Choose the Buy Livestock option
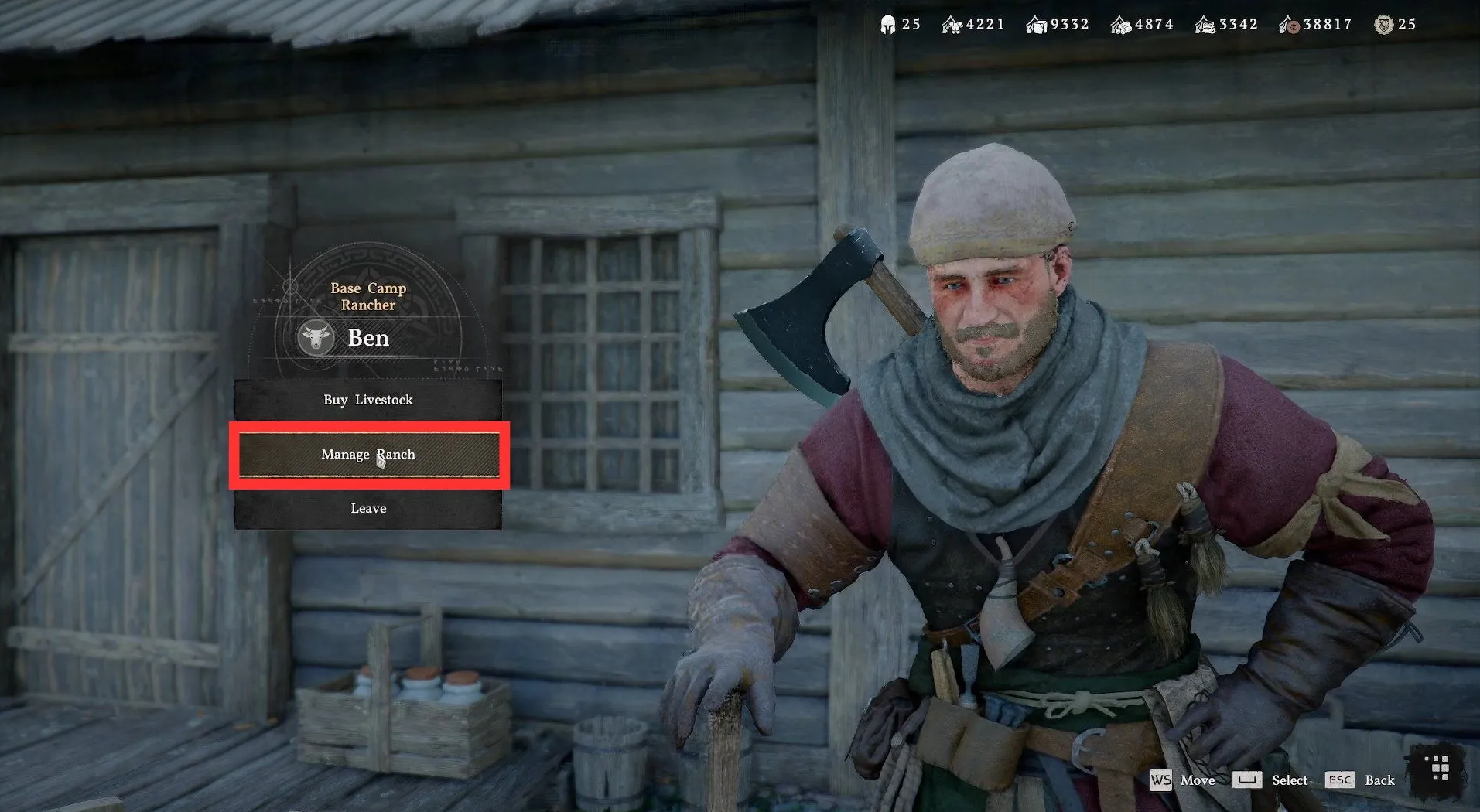This screenshot has width=1480, height=812. pos(368,400)
